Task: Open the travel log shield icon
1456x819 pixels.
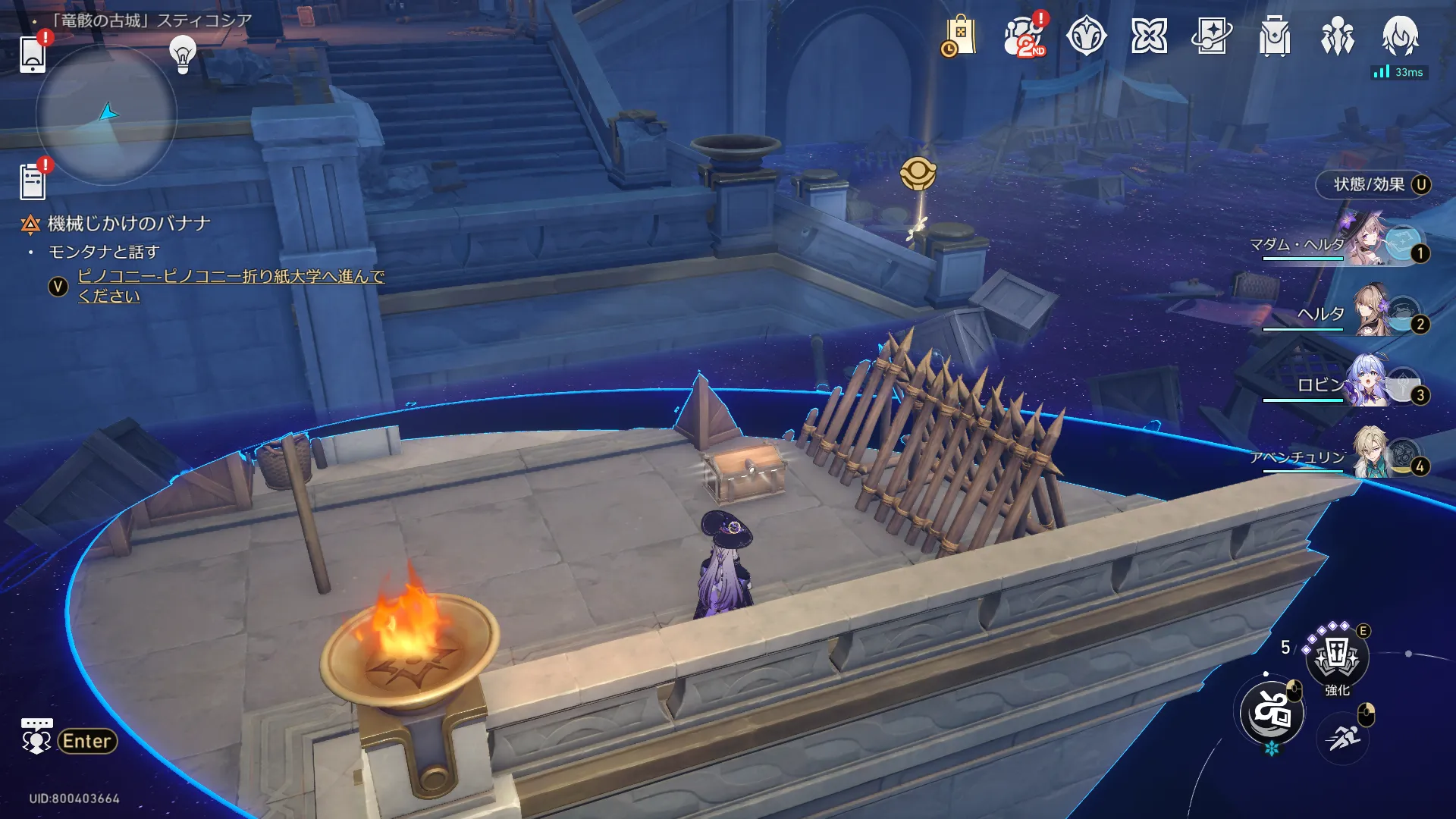Action: pyautogui.click(x=1086, y=36)
